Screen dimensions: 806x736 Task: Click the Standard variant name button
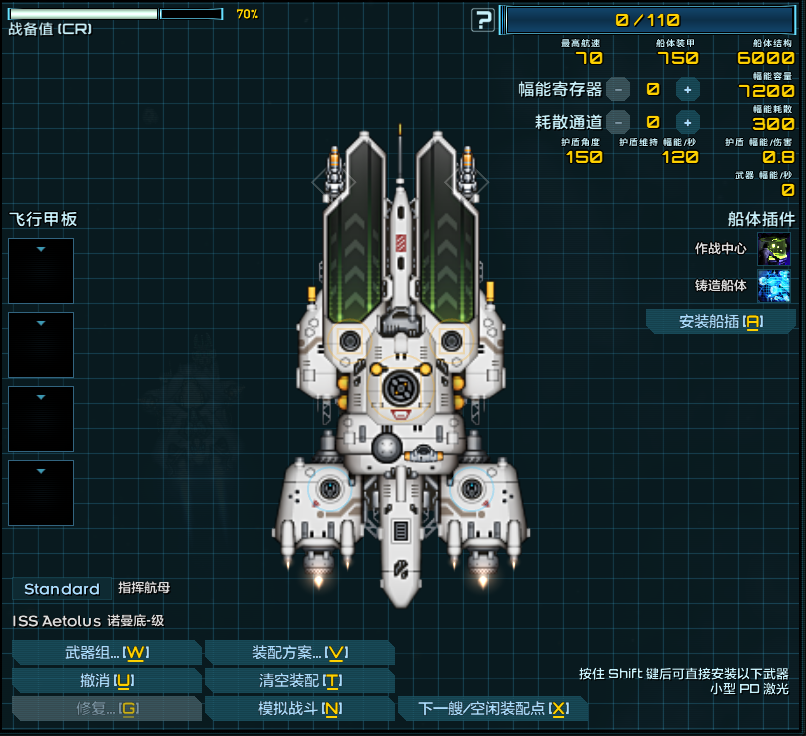pyautogui.click(x=62, y=589)
